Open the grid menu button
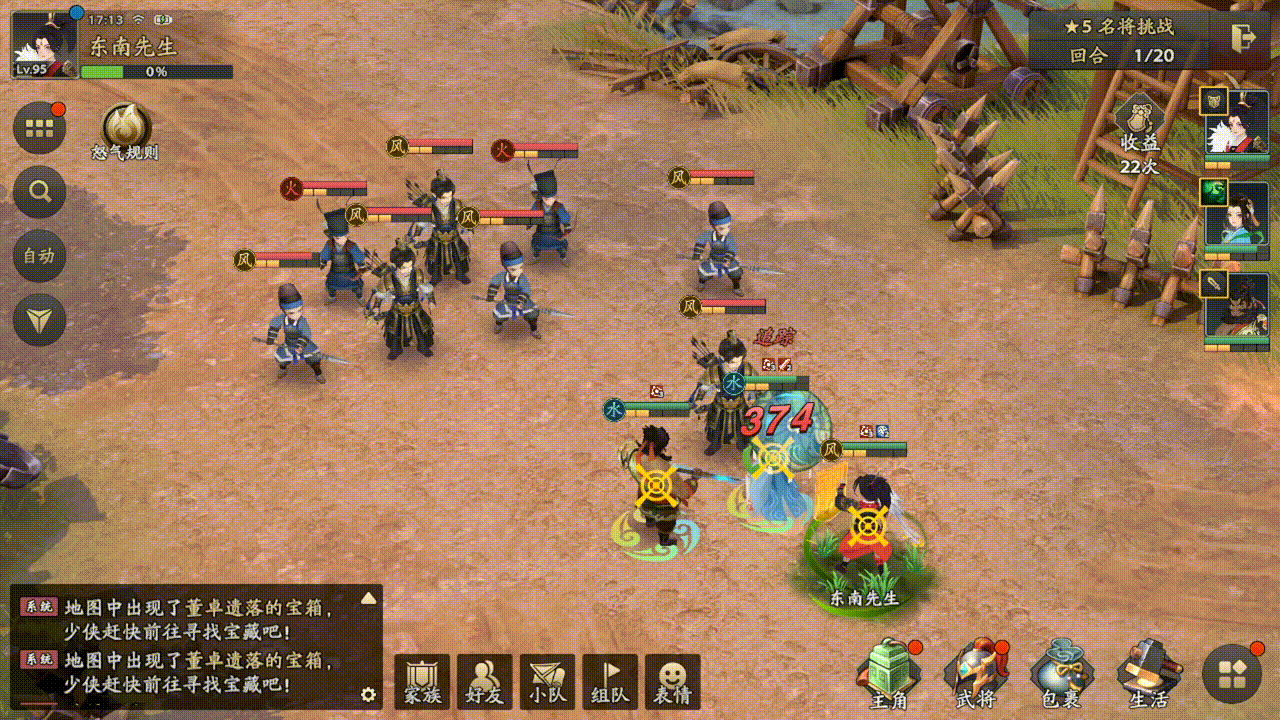 [40, 128]
